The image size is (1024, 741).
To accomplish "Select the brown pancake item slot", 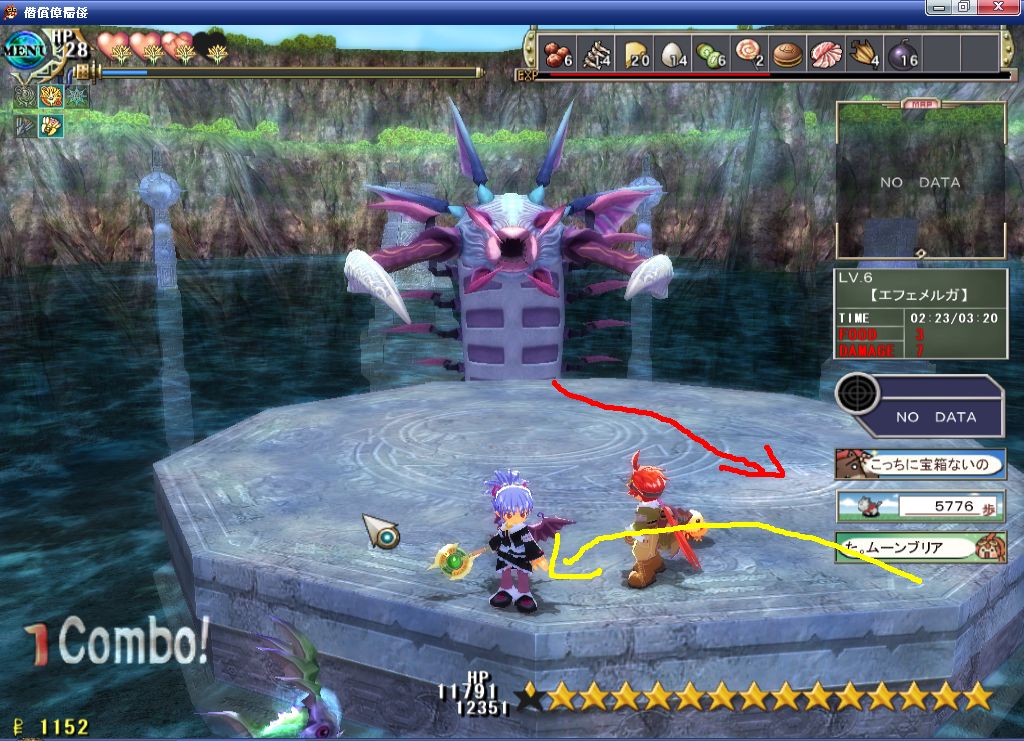I will 789,54.
